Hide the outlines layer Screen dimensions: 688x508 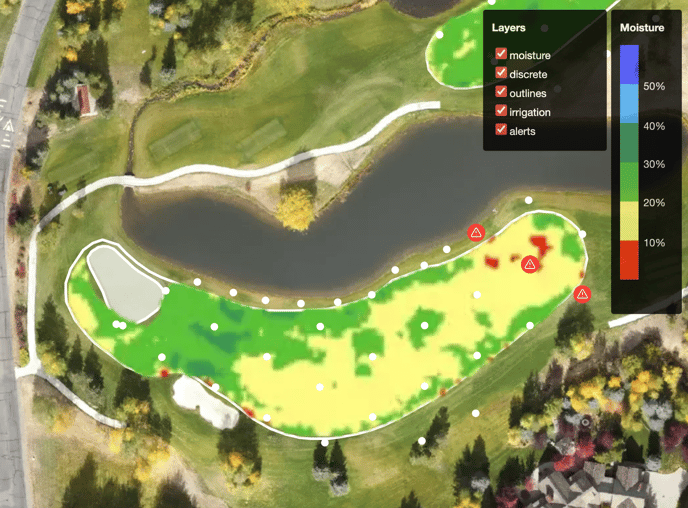click(501, 93)
